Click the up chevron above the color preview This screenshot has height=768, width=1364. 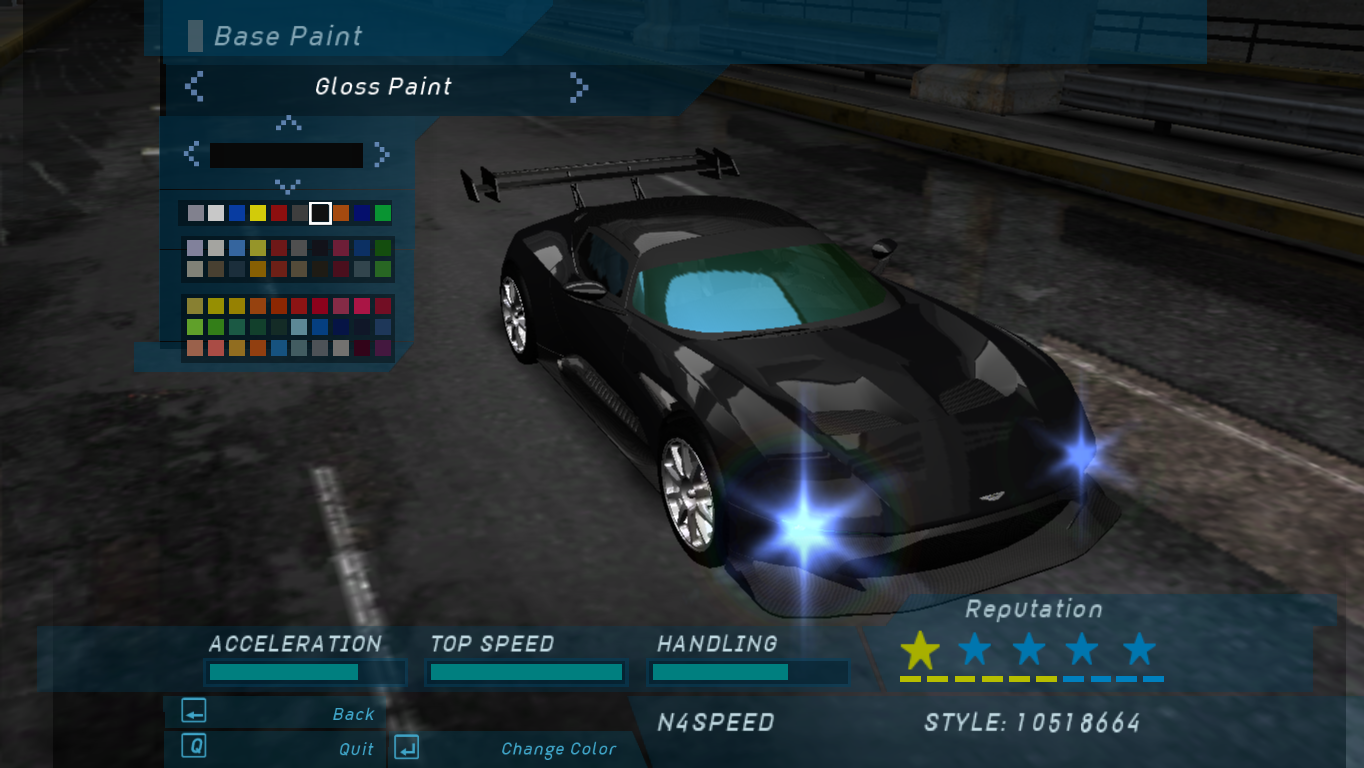[x=288, y=124]
